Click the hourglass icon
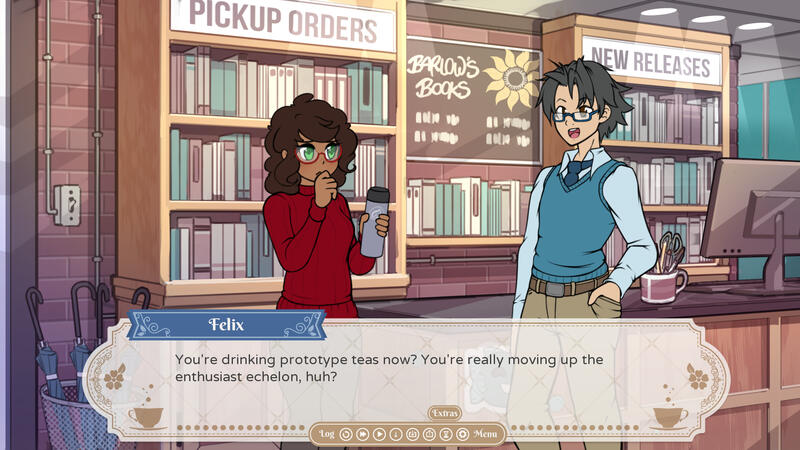The width and height of the screenshot is (800, 450). coord(445,434)
